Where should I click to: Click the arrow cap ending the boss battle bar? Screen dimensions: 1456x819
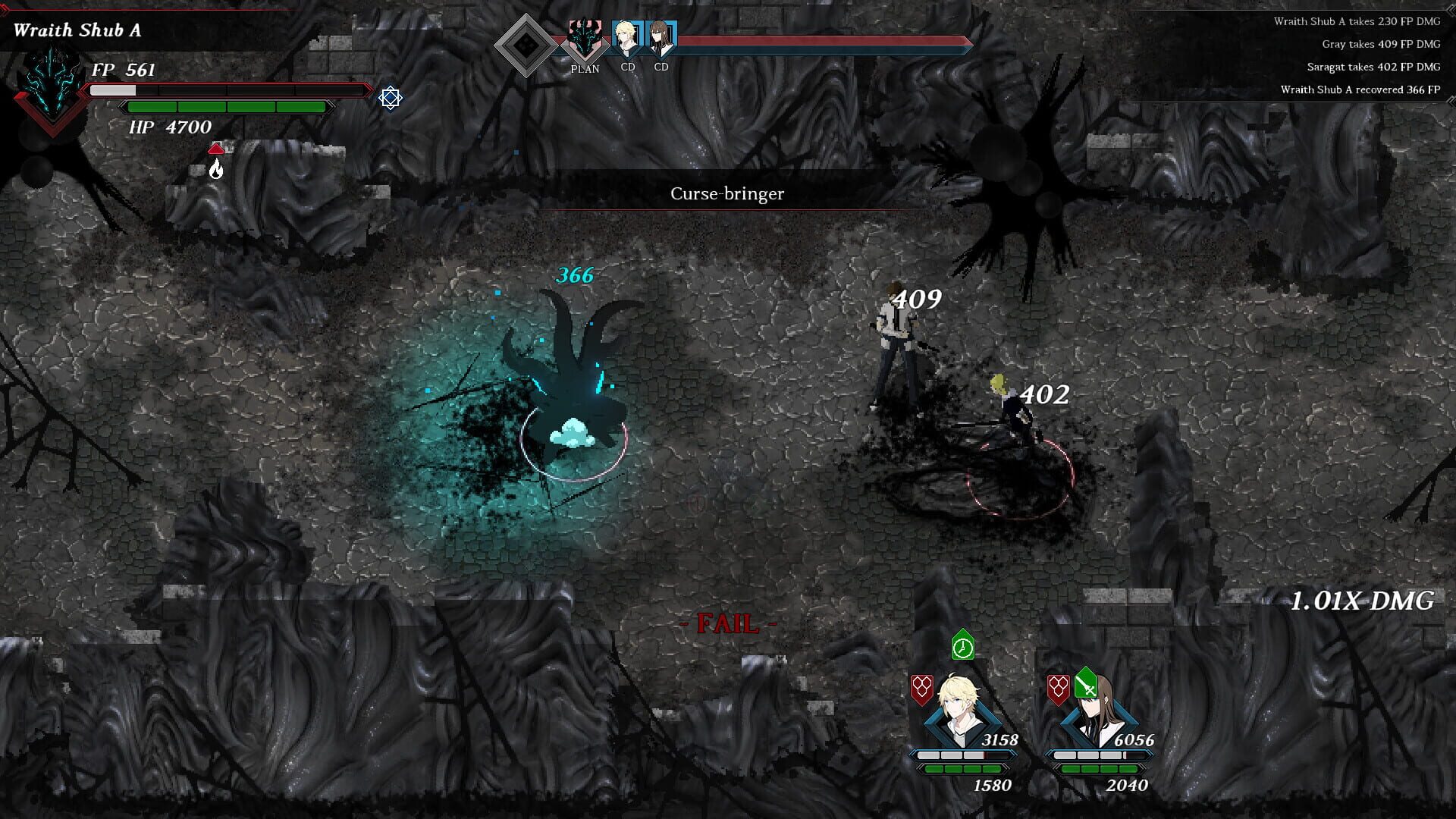[x=965, y=44]
